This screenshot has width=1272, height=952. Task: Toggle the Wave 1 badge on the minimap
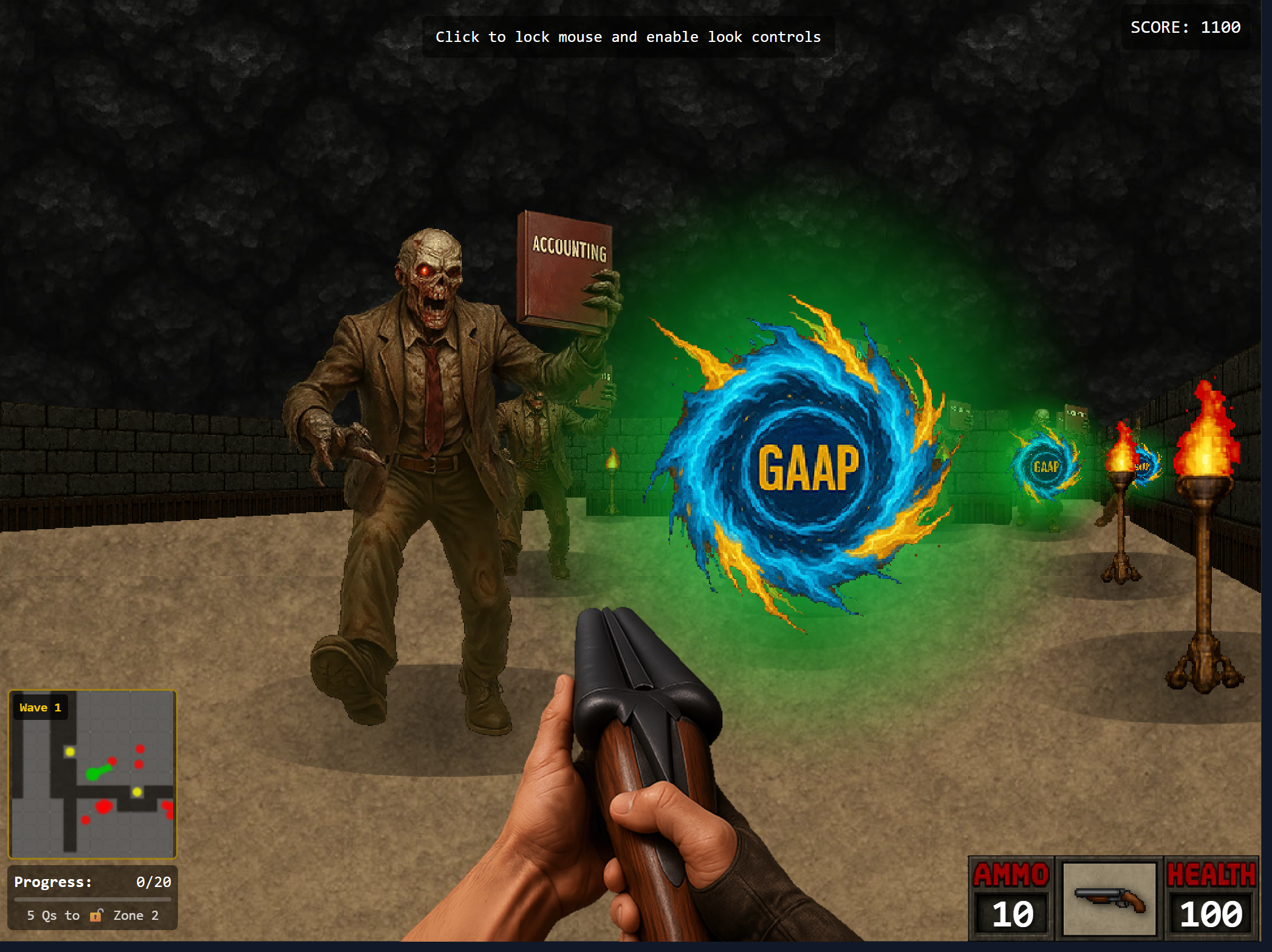[x=40, y=707]
